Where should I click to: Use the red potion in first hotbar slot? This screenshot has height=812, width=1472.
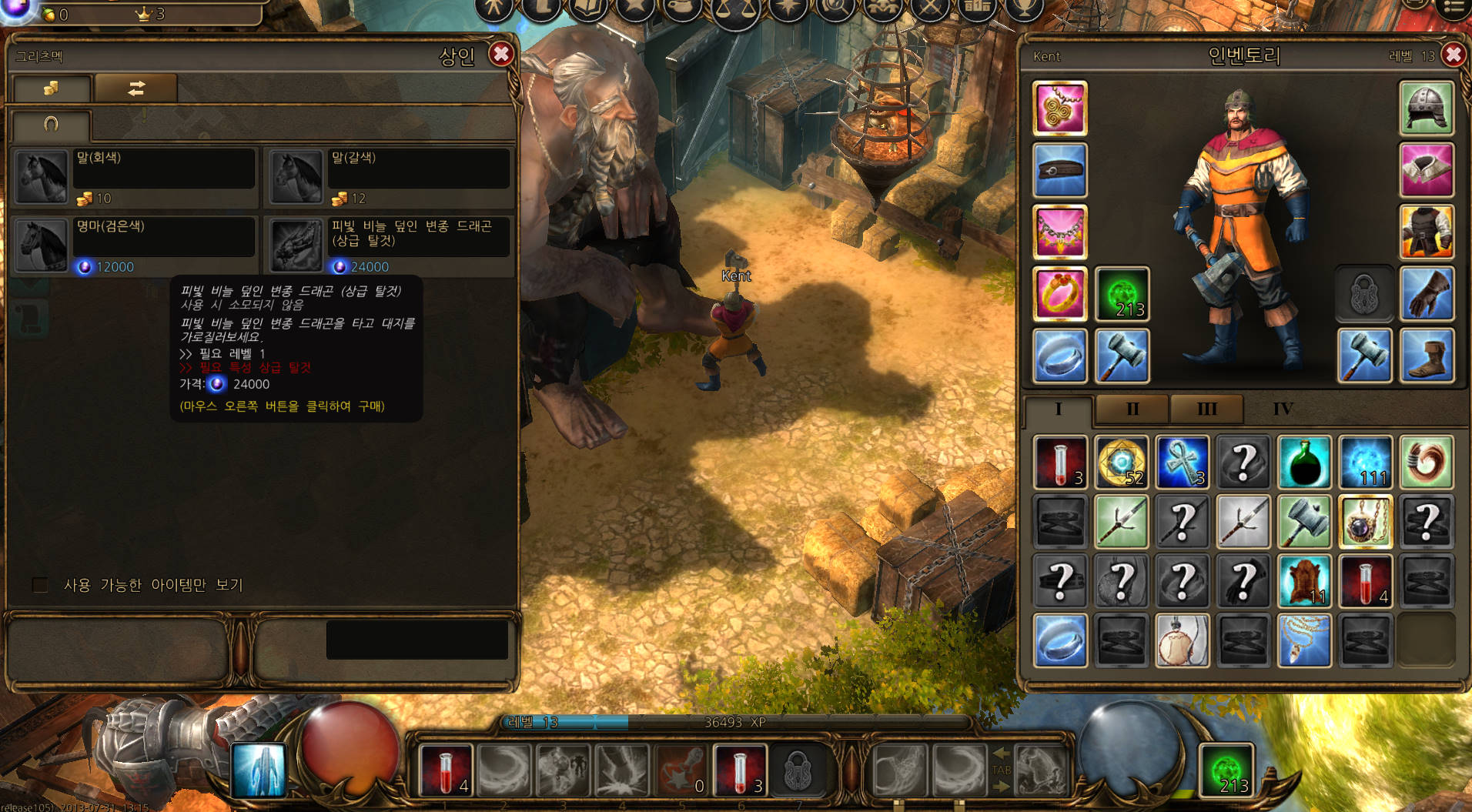coord(446,770)
